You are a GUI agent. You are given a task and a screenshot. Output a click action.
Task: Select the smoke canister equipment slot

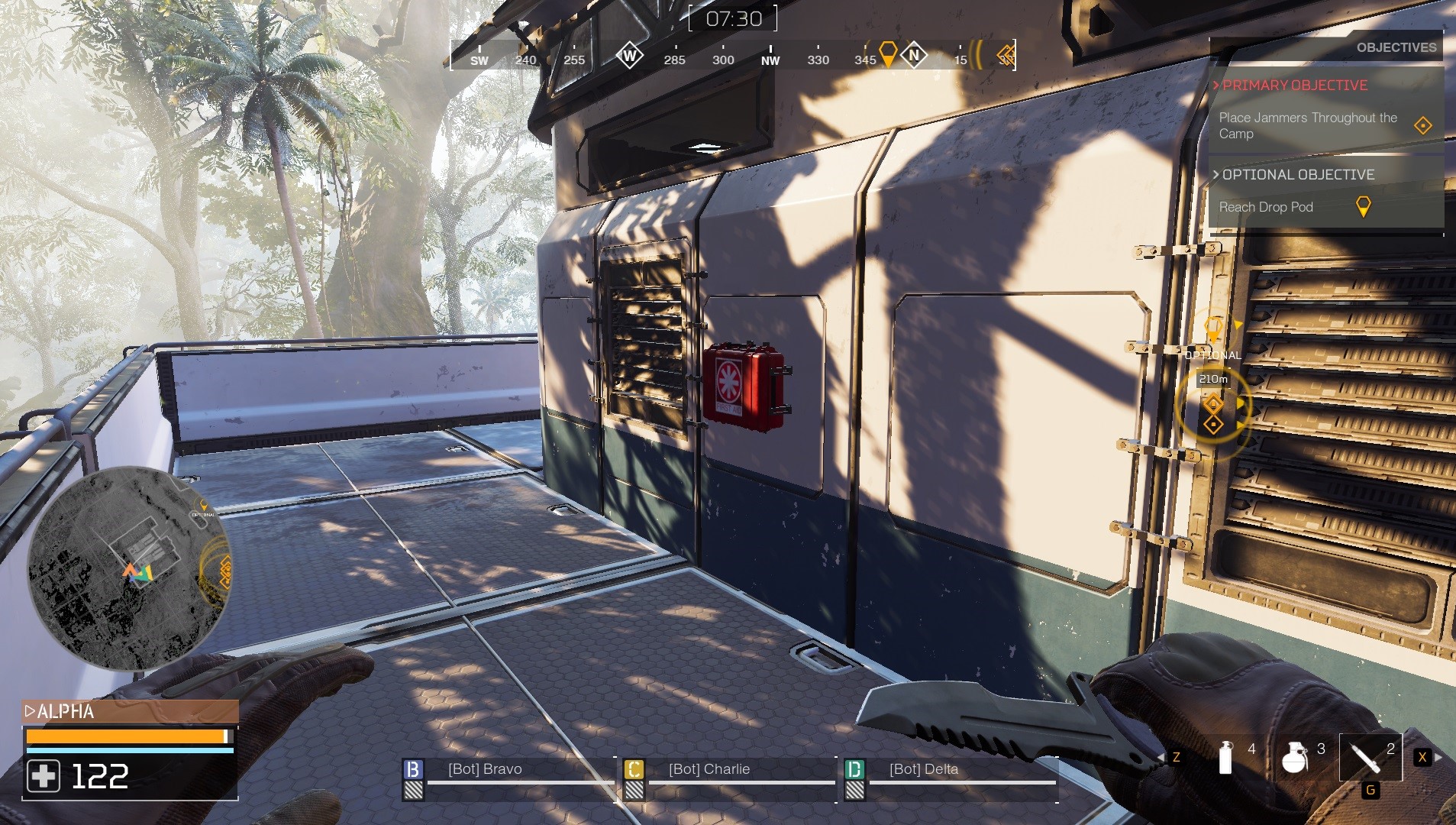(x=1226, y=757)
